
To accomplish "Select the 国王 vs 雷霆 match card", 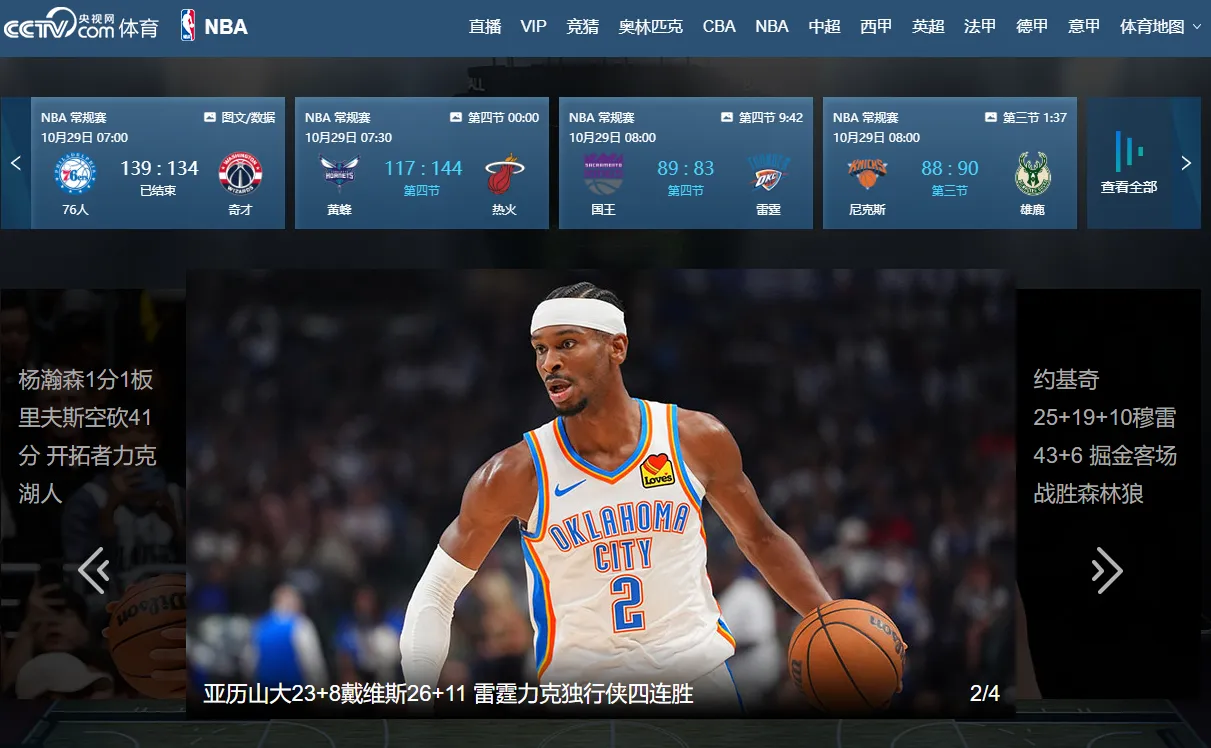I will point(686,163).
